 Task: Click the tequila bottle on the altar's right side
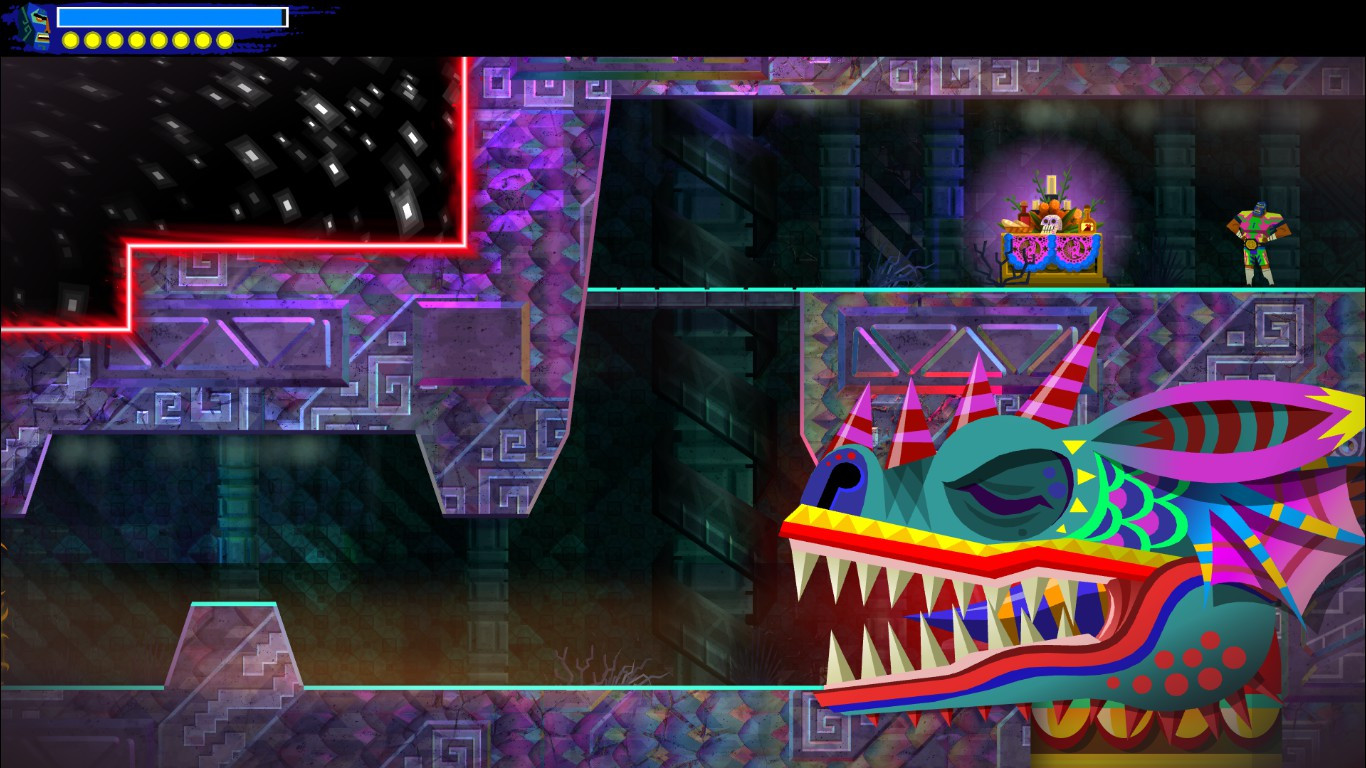point(1087,222)
